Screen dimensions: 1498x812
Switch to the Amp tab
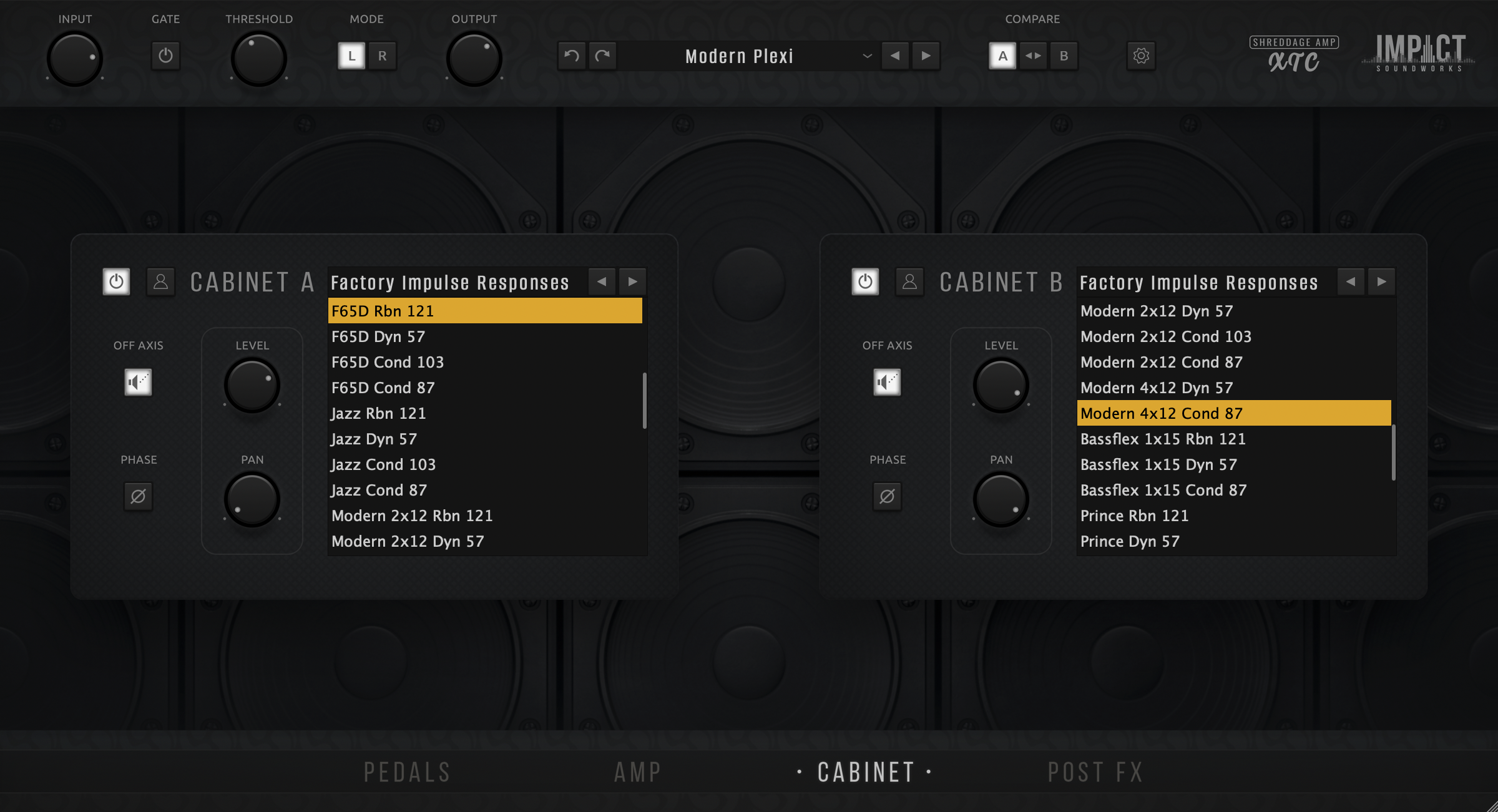coord(637,773)
